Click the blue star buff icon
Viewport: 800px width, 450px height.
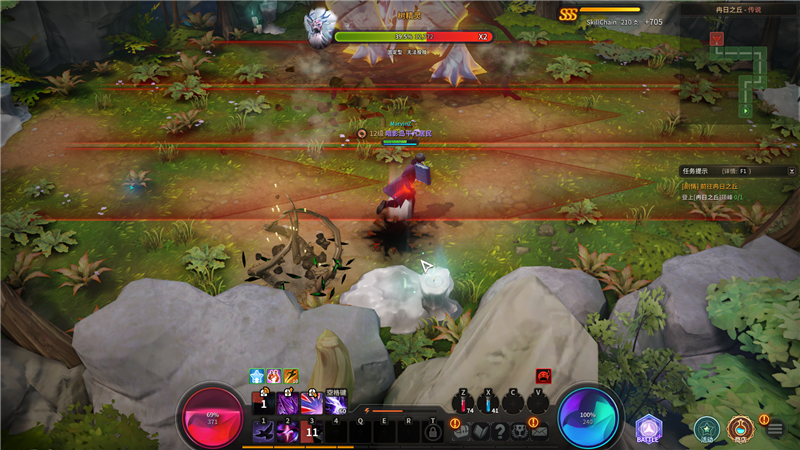[x=256, y=376]
